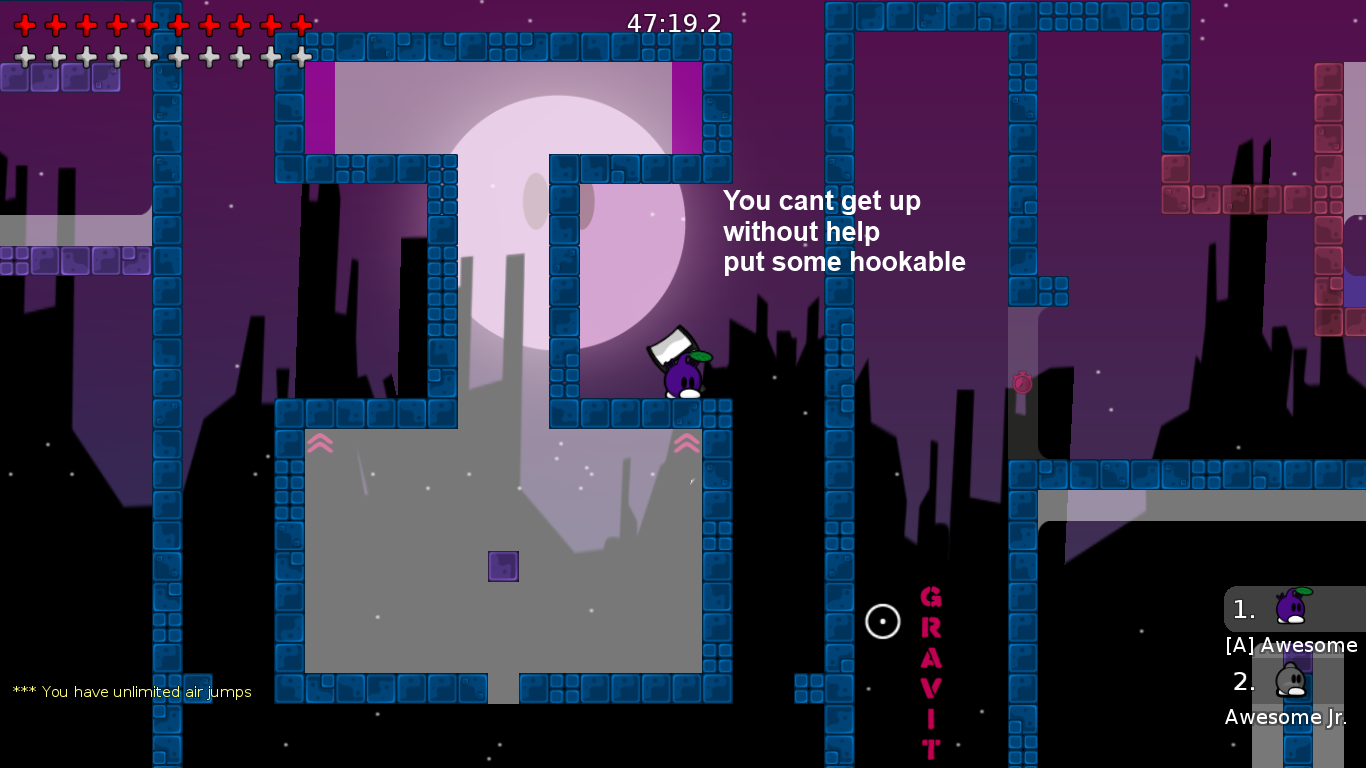The width and height of the screenshot is (1366, 768).
Task: Click the left pink double-chevron arrow
Action: click(x=320, y=443)
